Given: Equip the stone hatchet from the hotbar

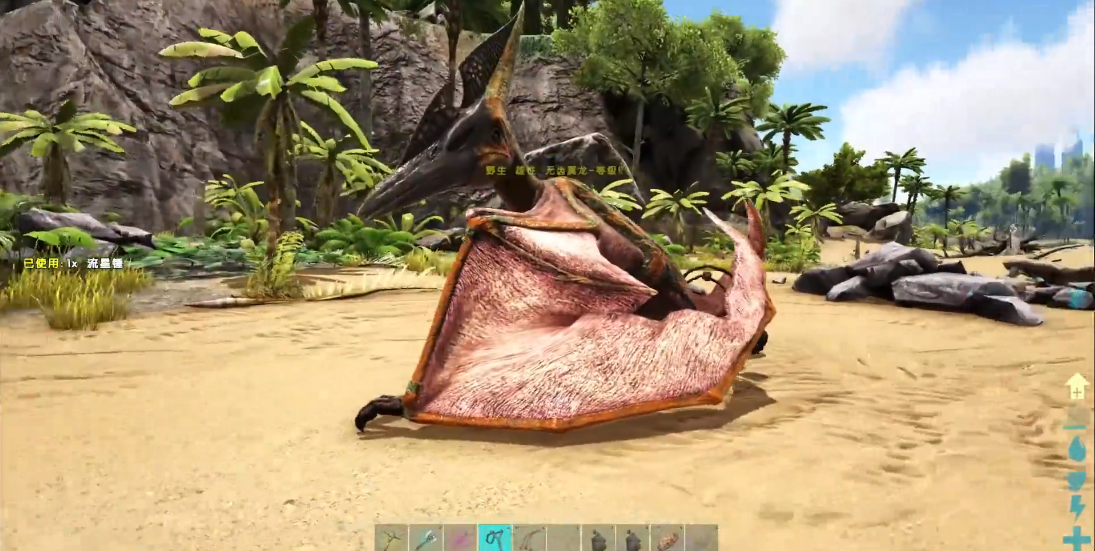Looking at the screenshot, I should 426,539.
